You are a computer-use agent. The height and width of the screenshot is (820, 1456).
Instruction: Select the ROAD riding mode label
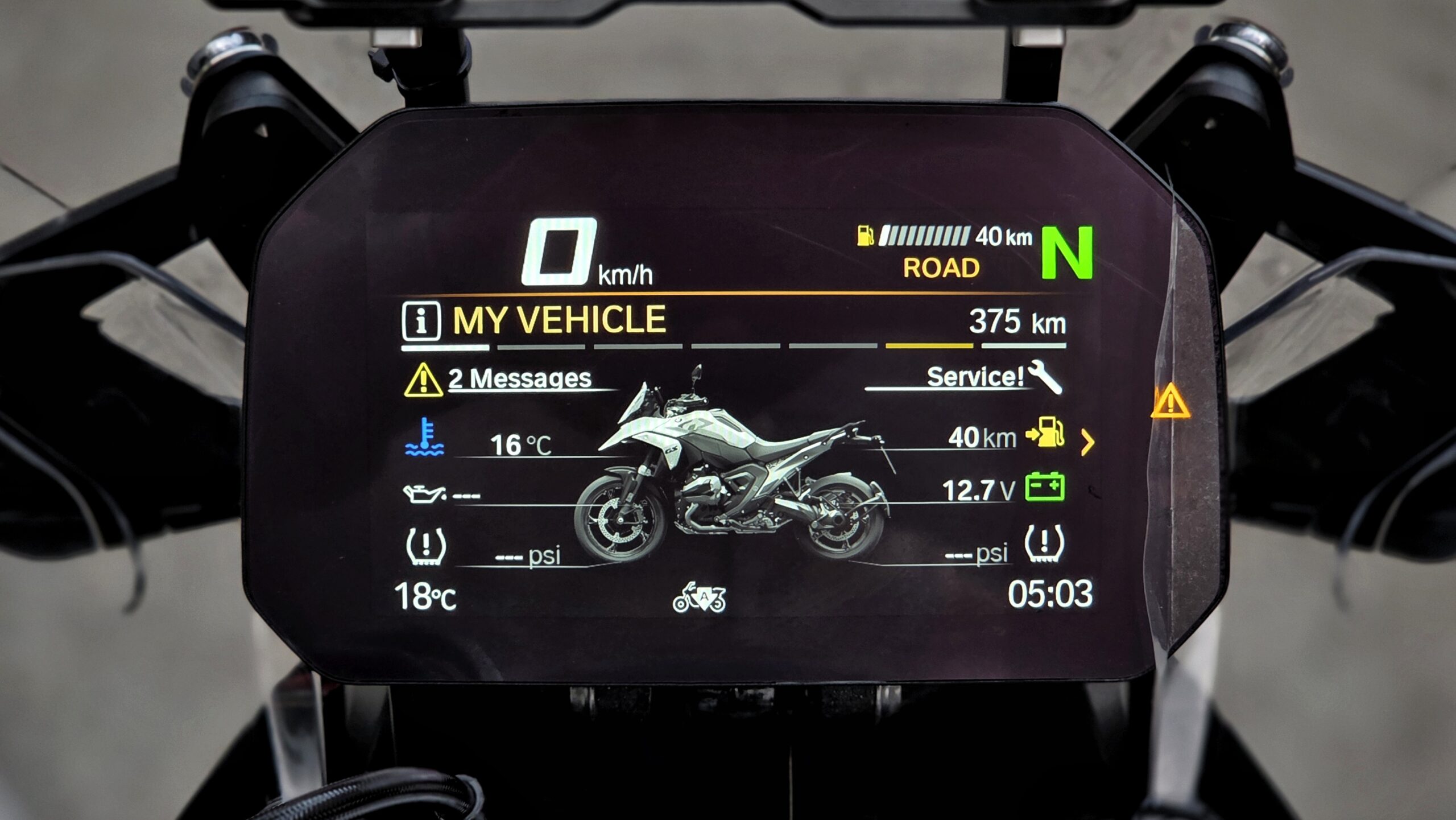(941, 268)
